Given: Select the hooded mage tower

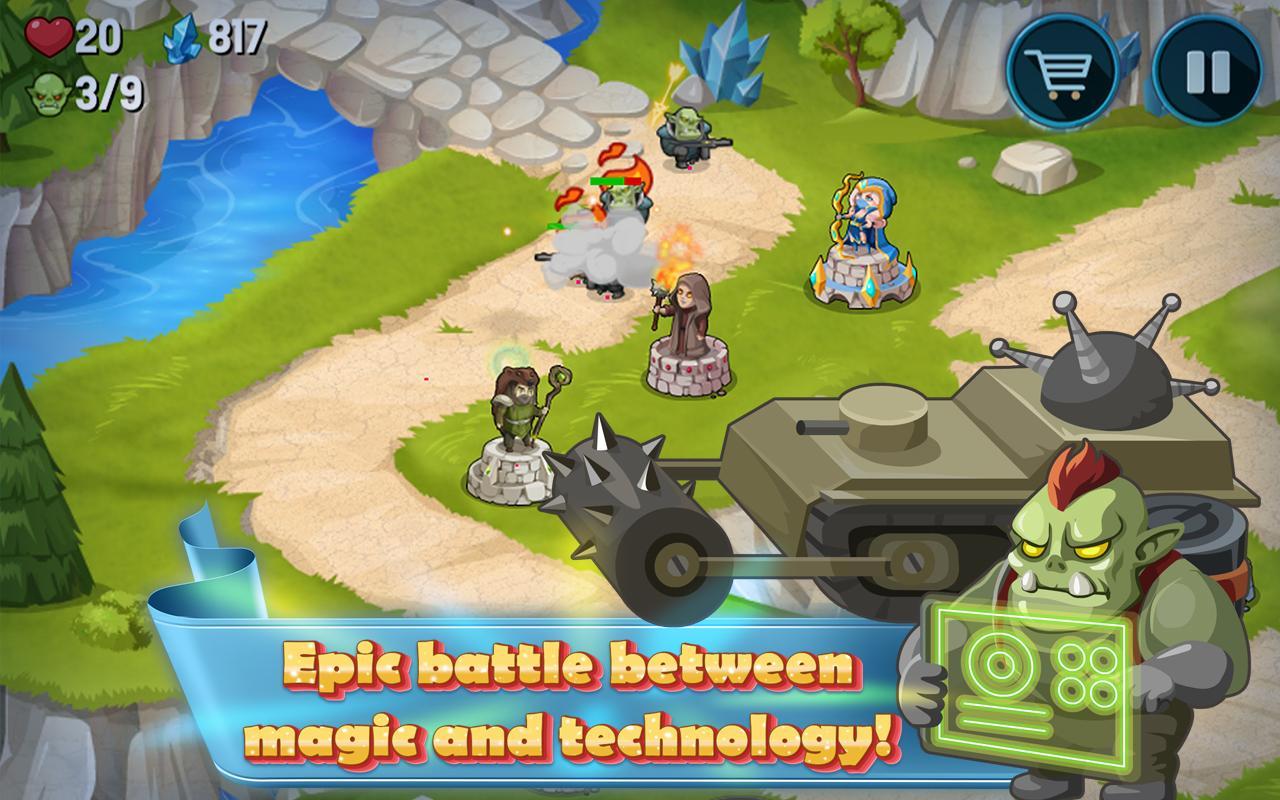Looking at the screenshot, I should (x=685, y=330).
